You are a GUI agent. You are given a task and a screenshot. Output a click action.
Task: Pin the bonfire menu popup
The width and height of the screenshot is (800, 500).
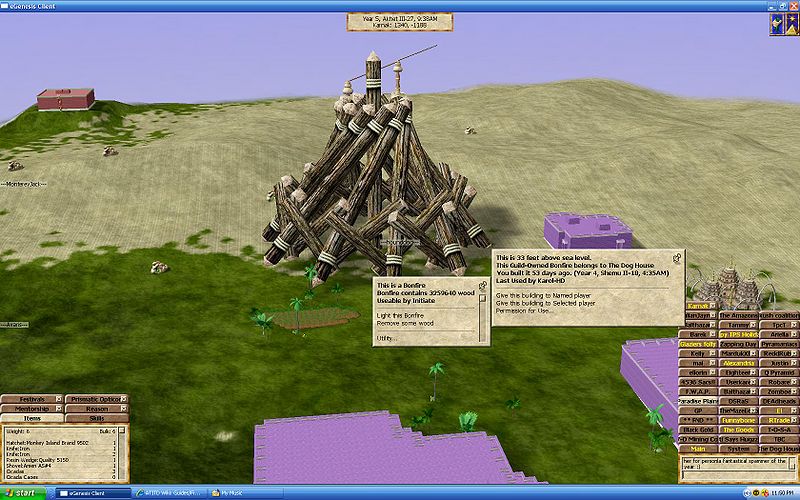[x=482, y=285]
